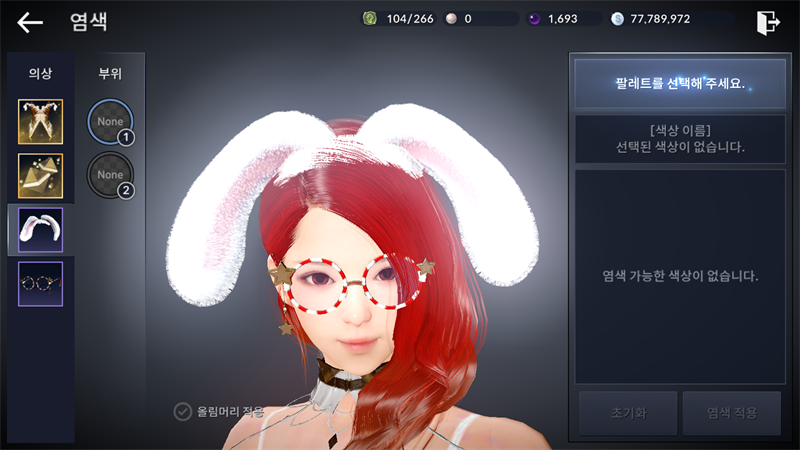Select dye part slot number 2
The image size is (800, 450).
[x=110, y=176]
